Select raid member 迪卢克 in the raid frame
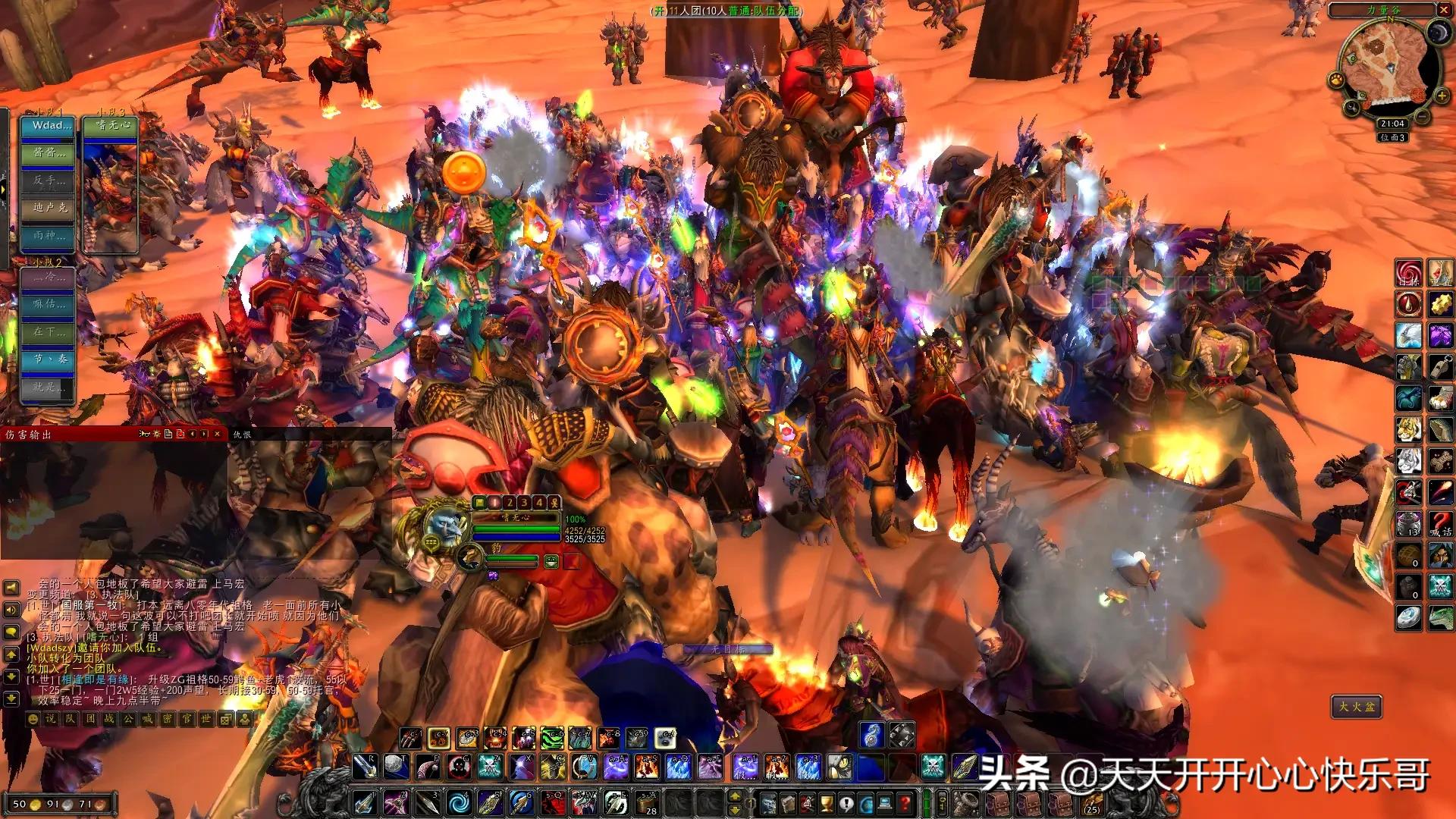This screenshot has height=819, width=1456. point(49,208)
